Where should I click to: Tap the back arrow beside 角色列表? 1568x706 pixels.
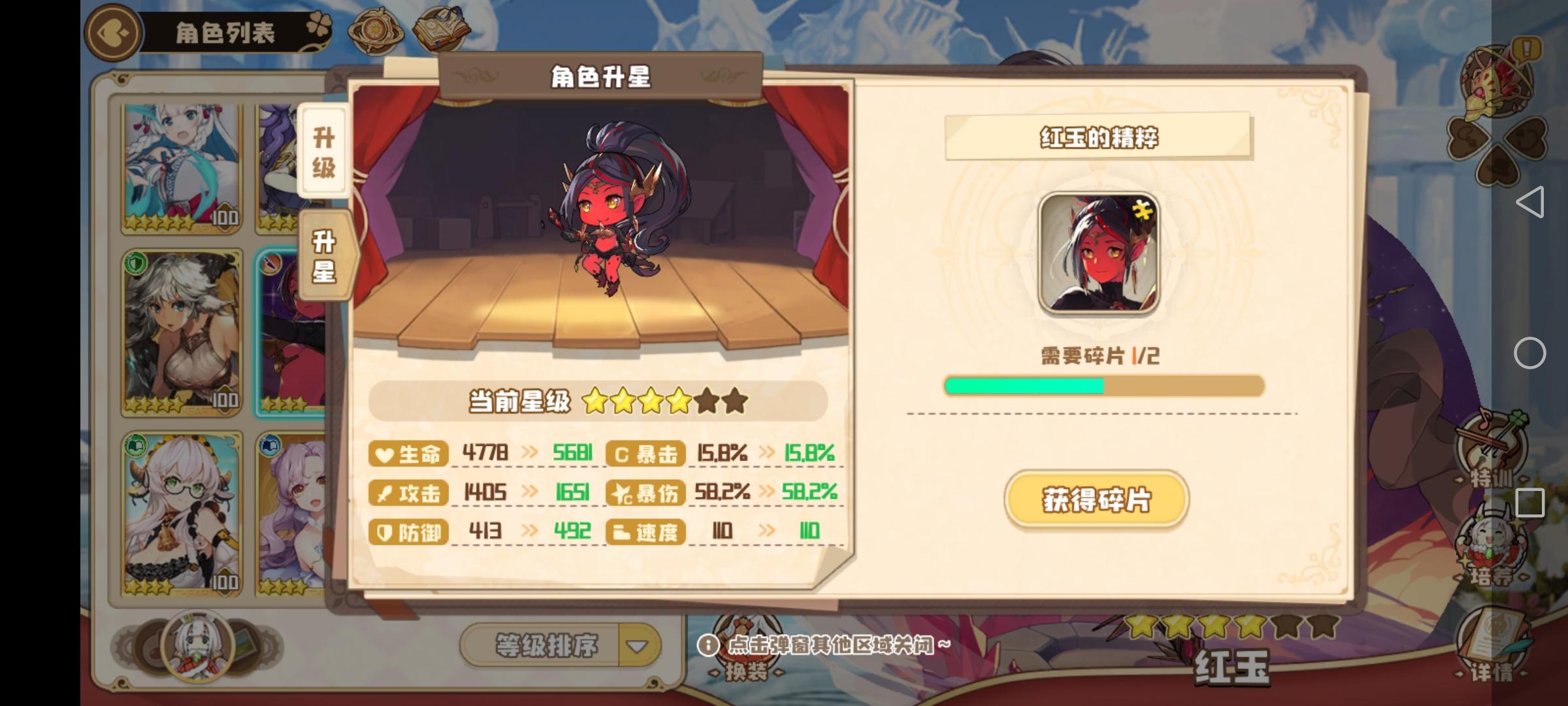(112, 33)
